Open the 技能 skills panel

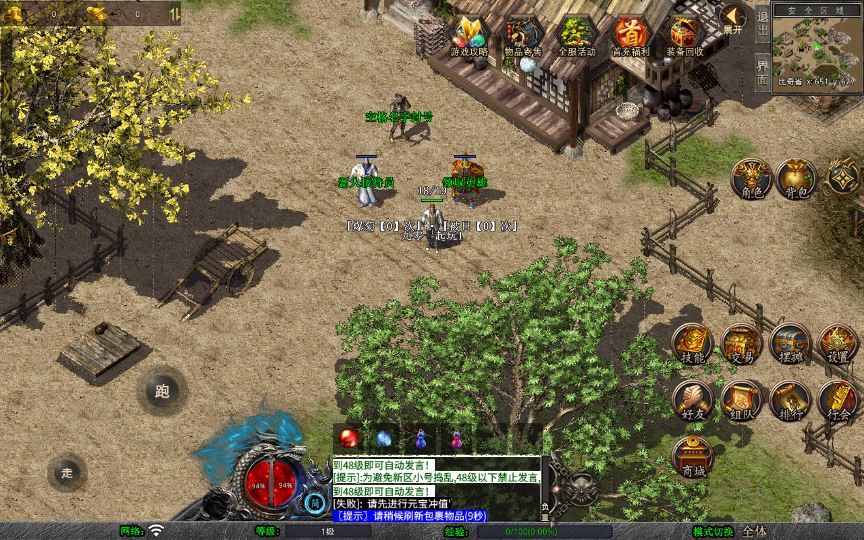pos(693,343)
